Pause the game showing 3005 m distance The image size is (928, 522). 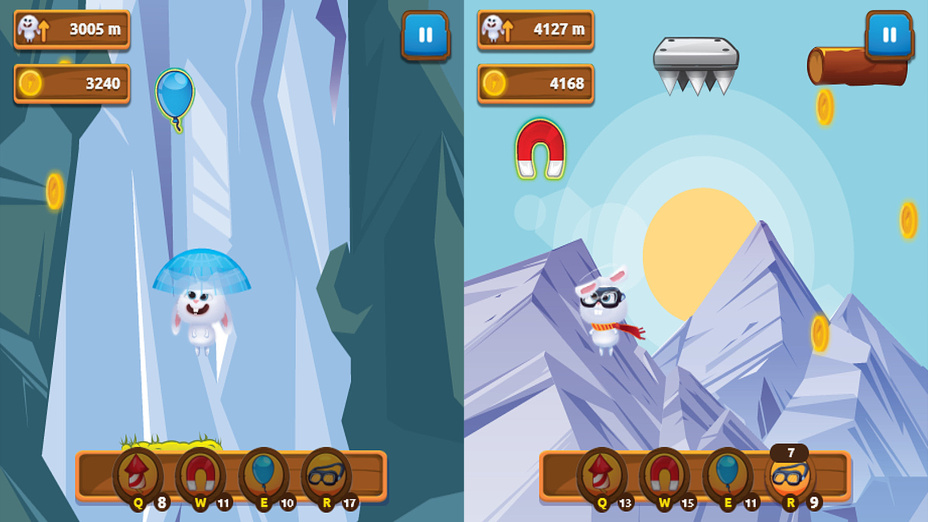point(425,35)
